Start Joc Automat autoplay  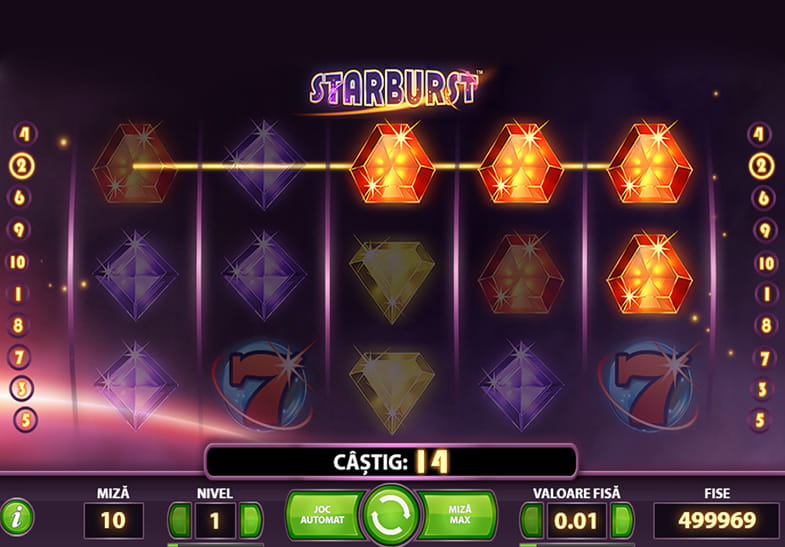coord(324,514)
